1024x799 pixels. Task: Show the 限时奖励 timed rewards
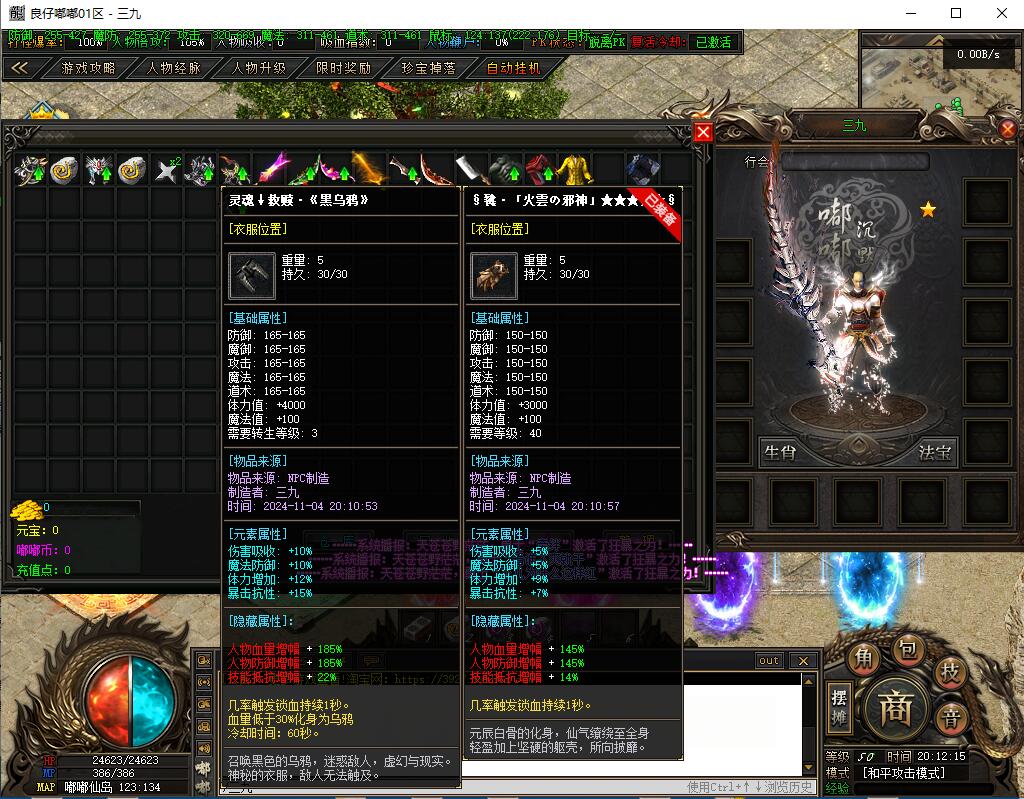click(343, 68)
